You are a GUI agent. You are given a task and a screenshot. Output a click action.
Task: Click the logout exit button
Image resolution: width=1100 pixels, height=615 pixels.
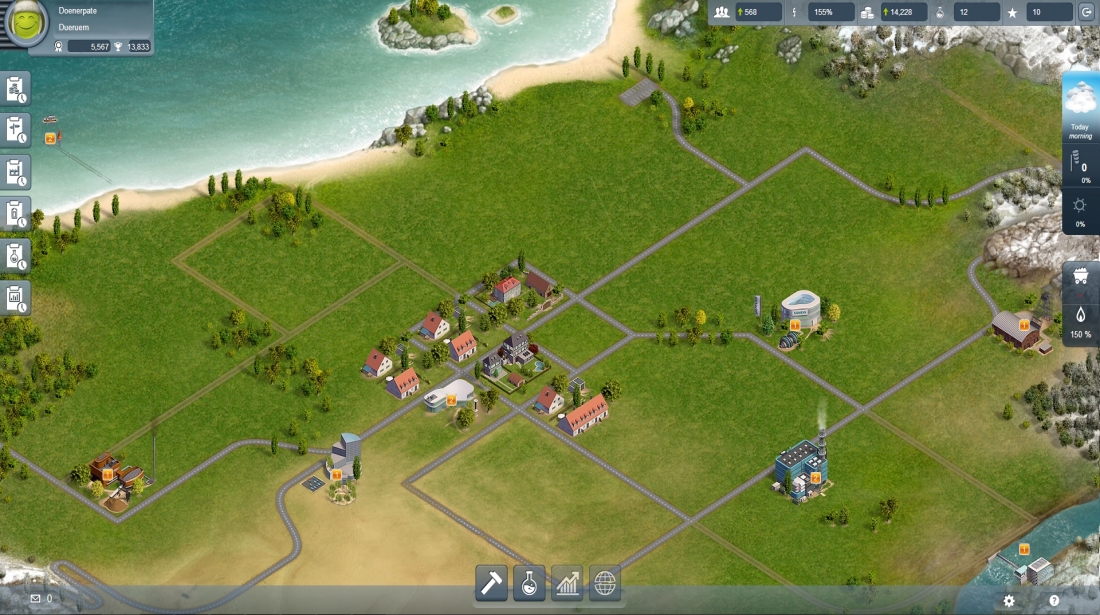tap(1087, 12)
